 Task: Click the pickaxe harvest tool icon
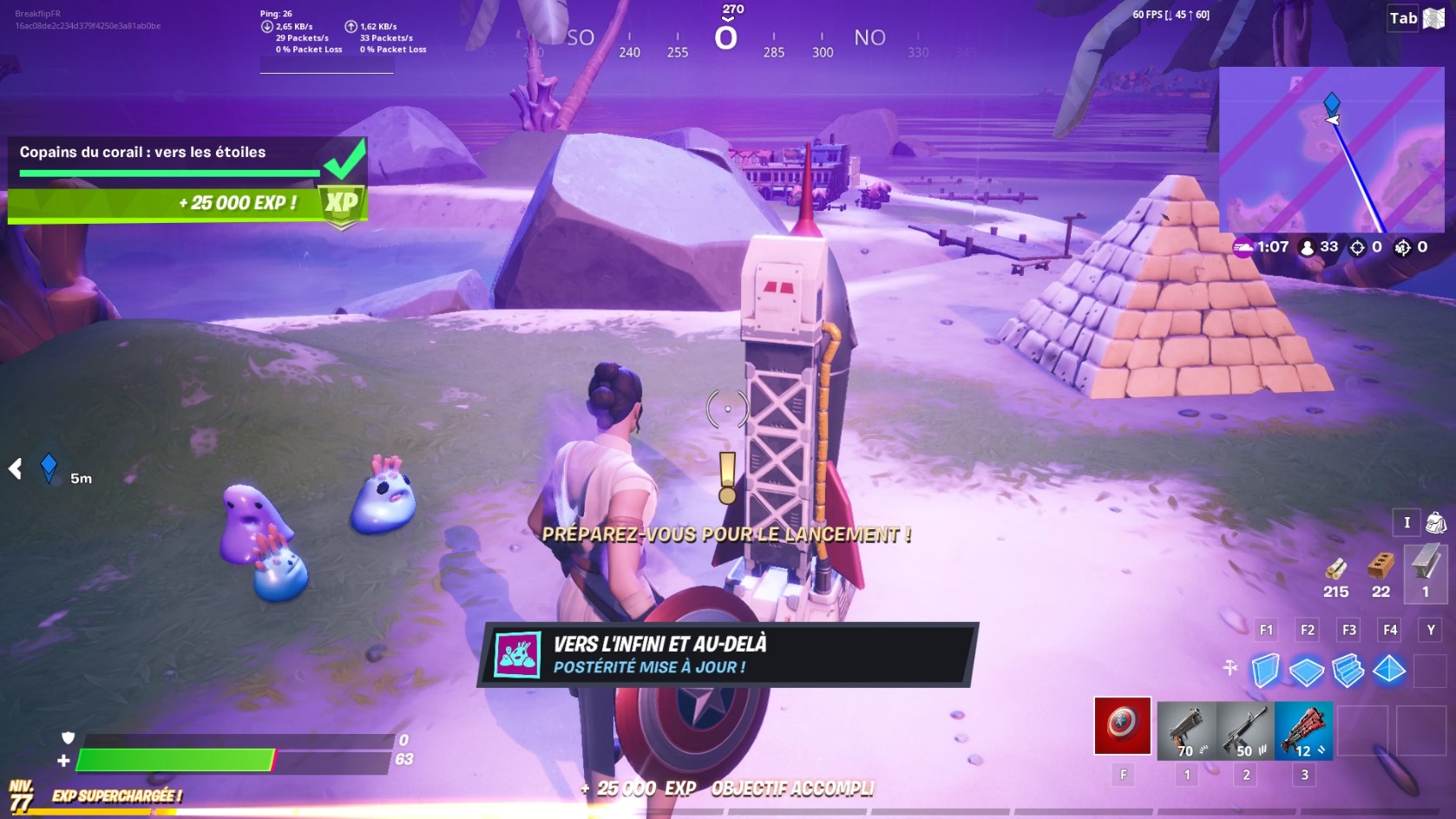pos(1228,668)
